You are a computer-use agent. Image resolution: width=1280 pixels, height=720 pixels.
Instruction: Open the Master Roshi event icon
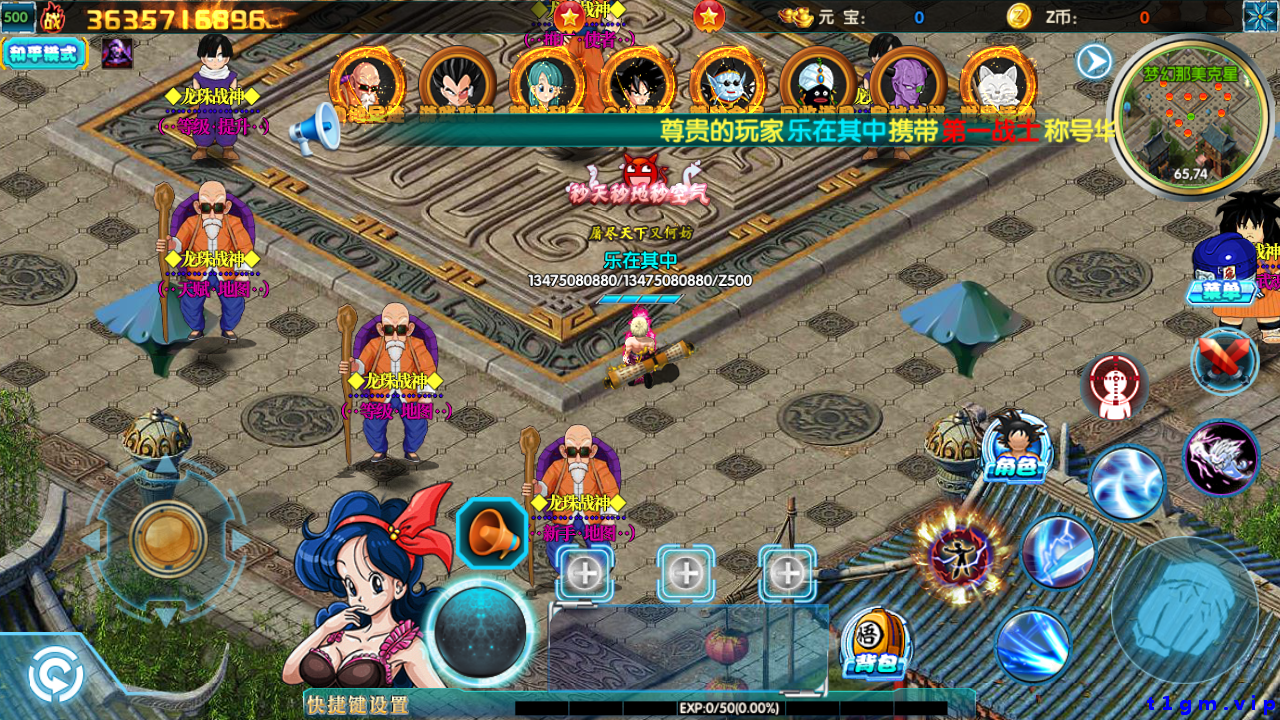(x=368, y=86)
